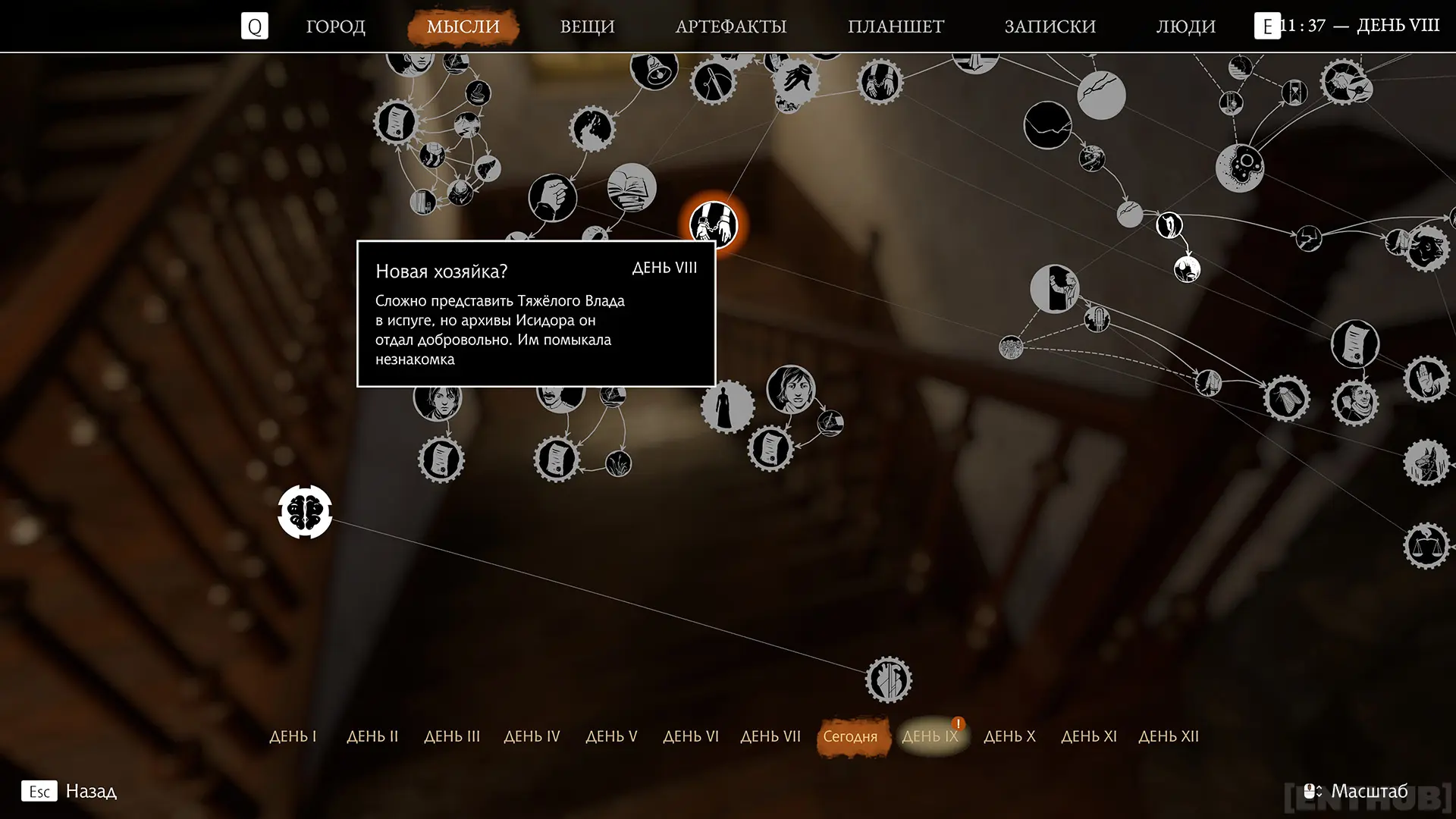Jump to ДЕНЬ I on the timeline
The height and width of the screenshot is (819, 1456).
pyautogui.click(x=293, y=736)
